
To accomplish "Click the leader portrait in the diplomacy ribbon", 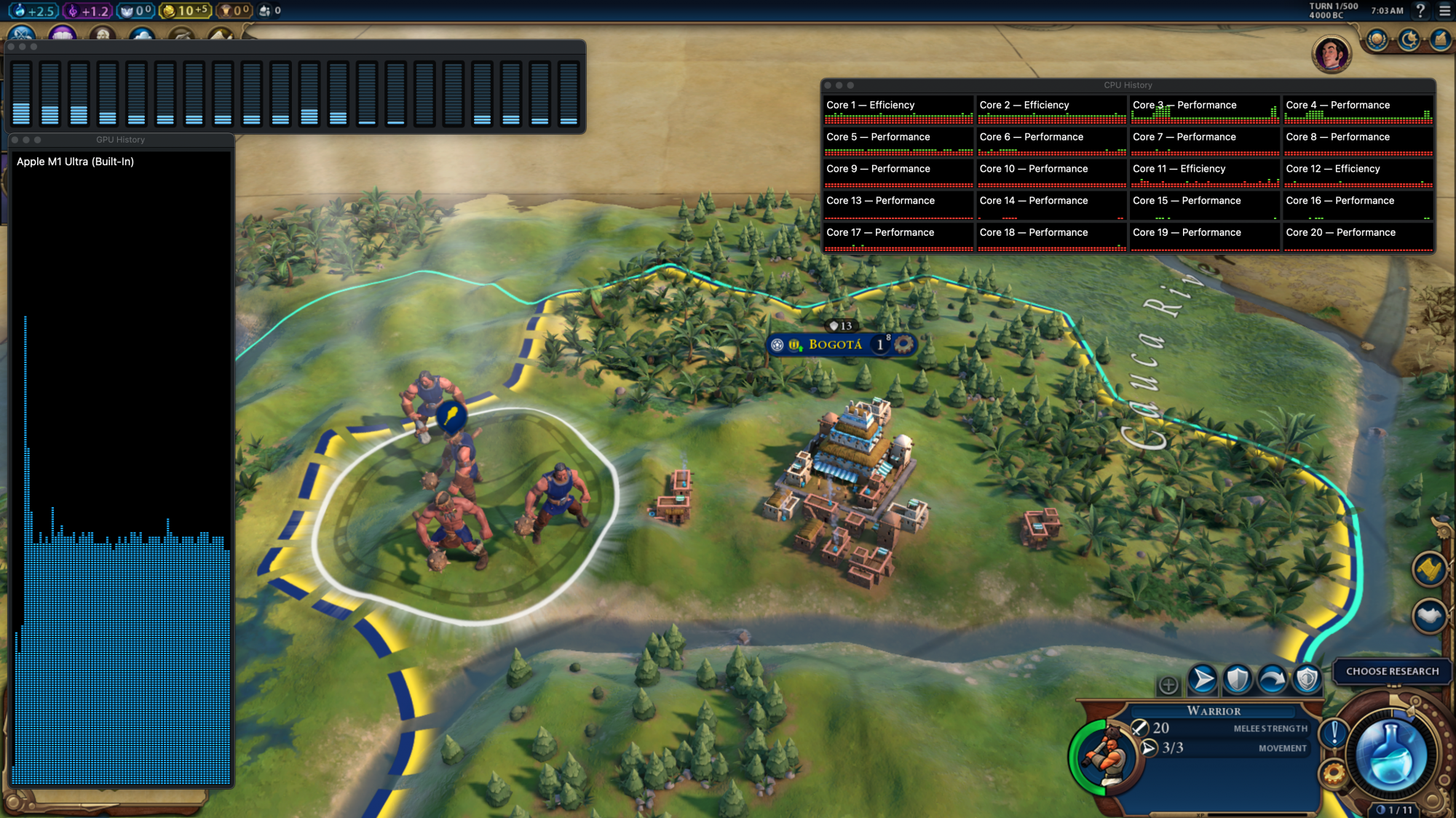I will tap(1332, 54).
